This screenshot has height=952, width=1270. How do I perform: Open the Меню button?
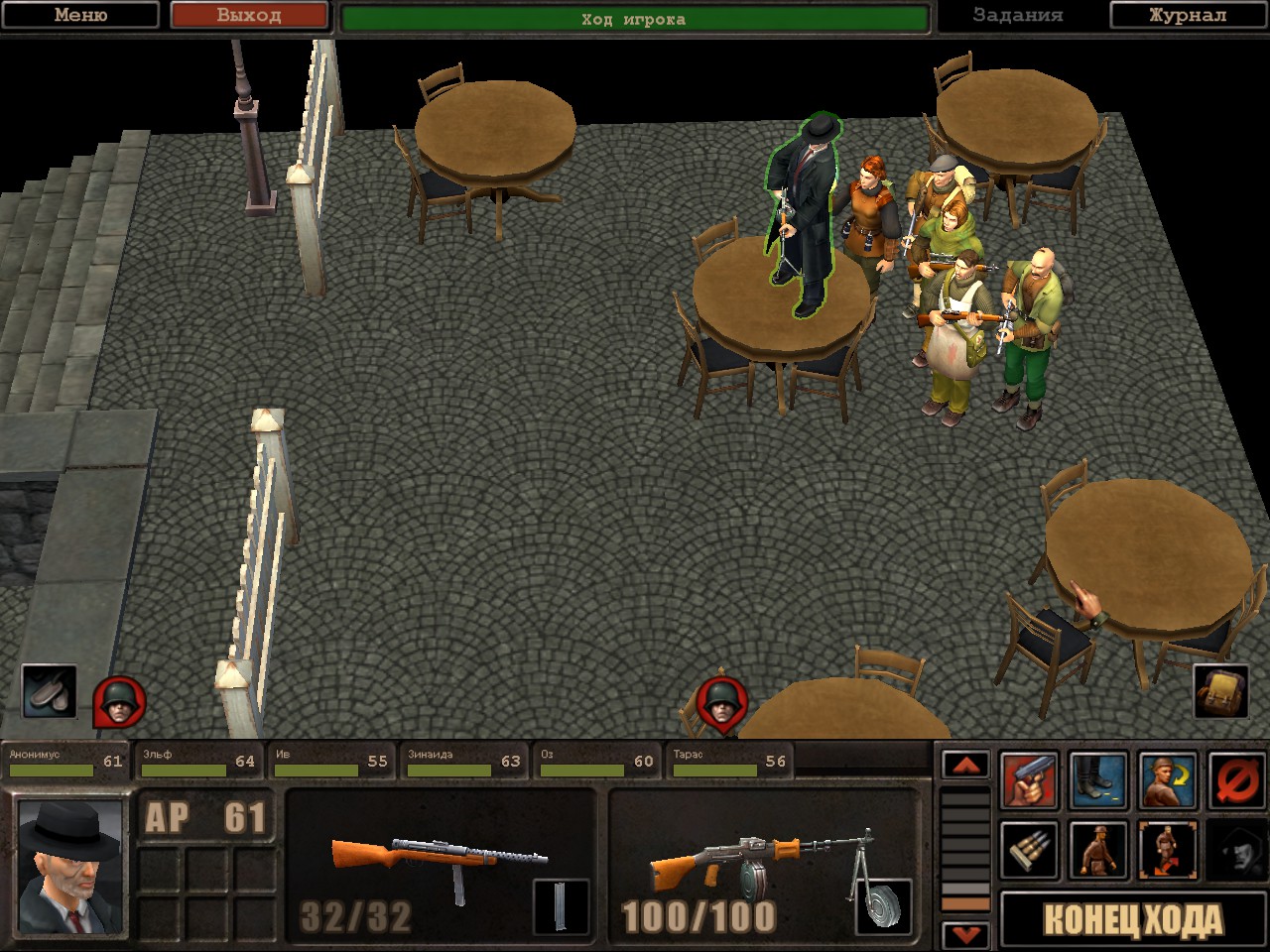[x=80, y=15]
